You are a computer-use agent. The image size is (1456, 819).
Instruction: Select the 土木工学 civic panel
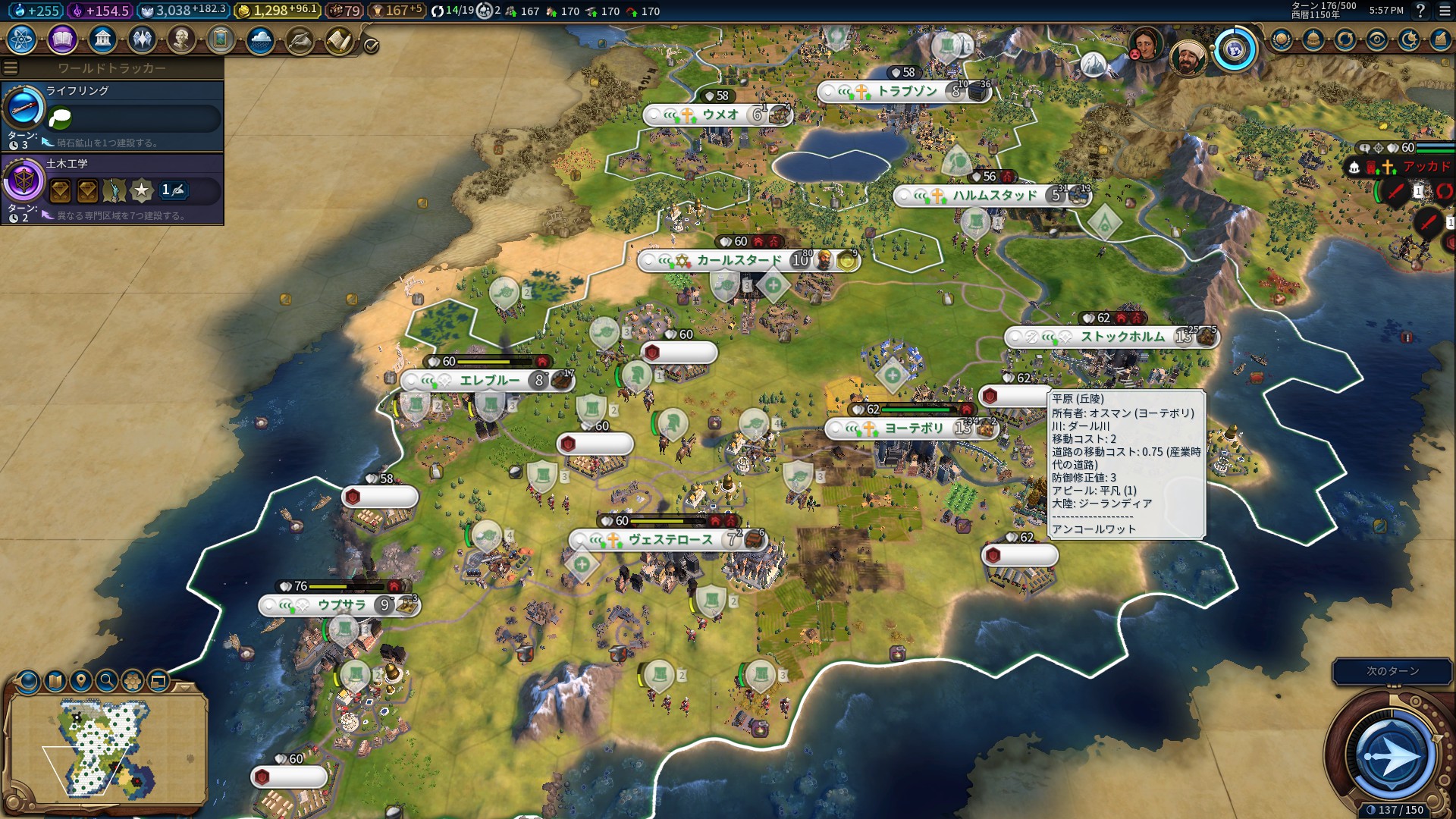[x=112, y=188]
